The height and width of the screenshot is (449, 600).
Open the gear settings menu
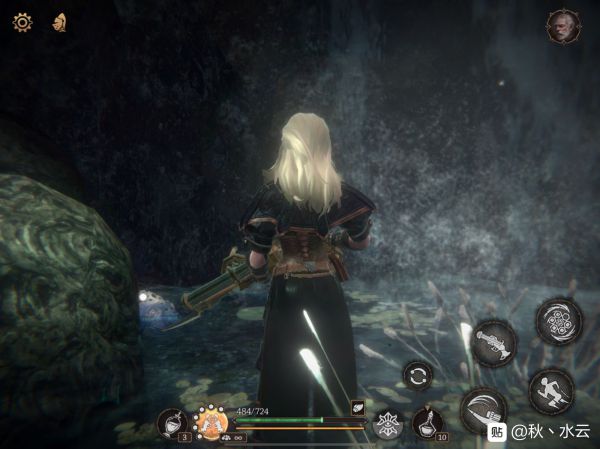[22, 21]
